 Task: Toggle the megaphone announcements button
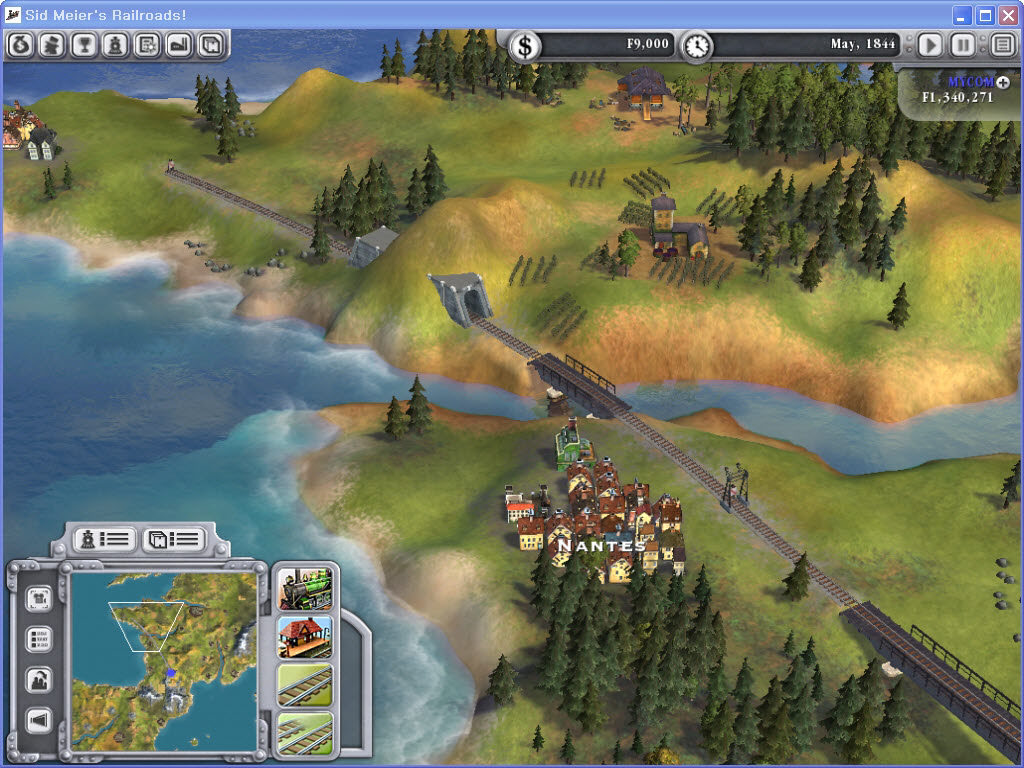(39, 720)
